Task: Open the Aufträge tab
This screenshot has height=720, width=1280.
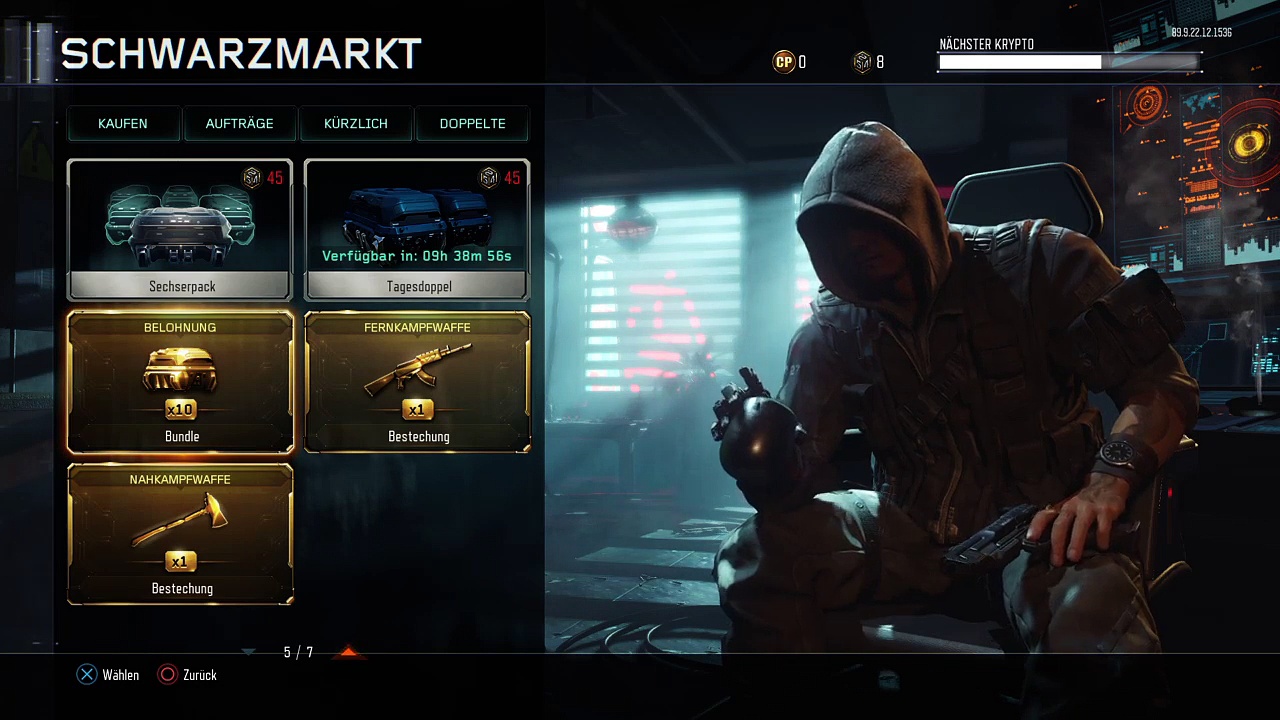Action: pos(239,124)
